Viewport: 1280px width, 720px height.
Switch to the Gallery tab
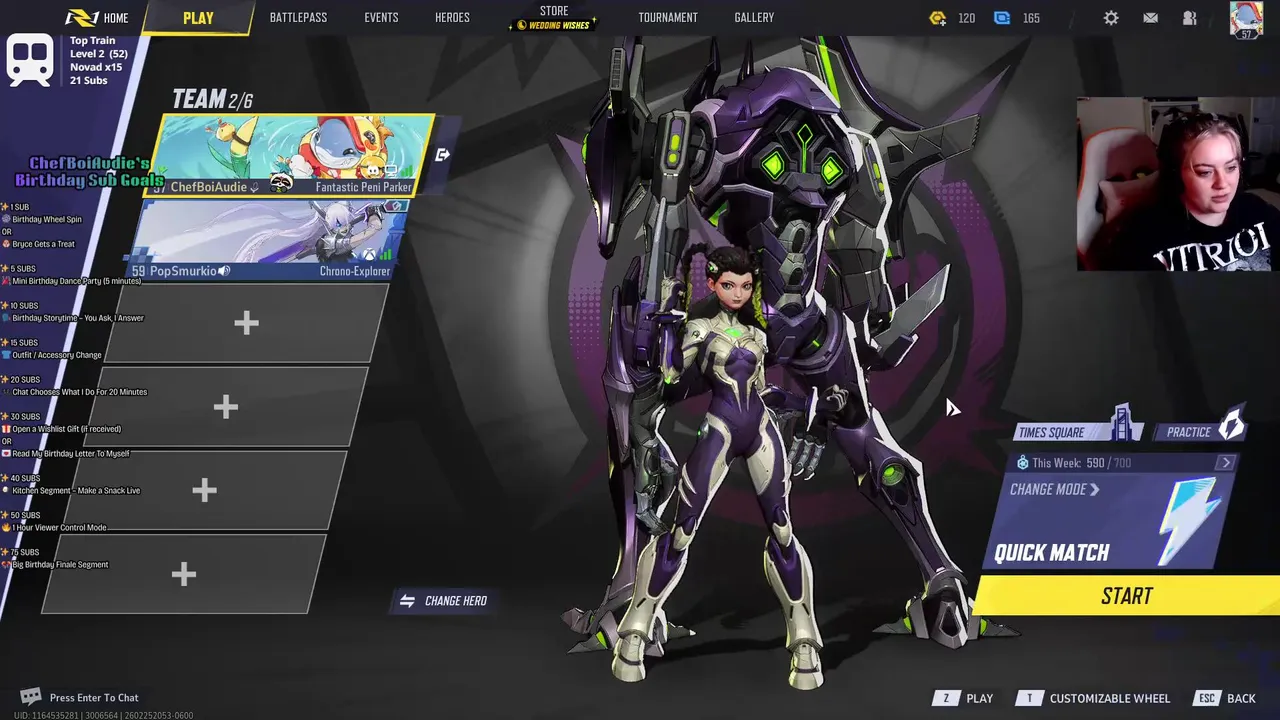tap(754, 18)
